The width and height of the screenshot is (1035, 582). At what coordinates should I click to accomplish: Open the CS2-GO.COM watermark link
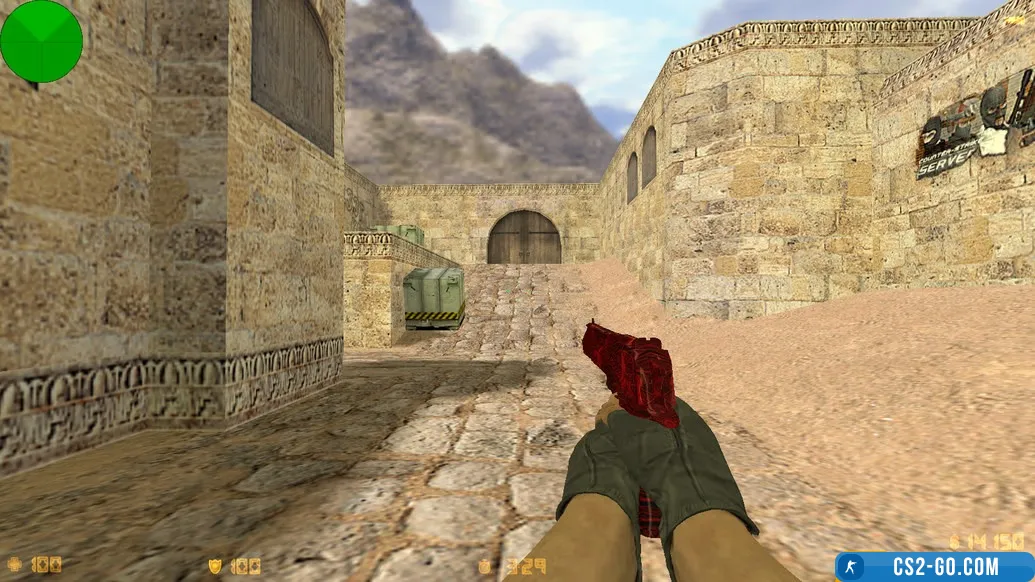[933, 566]
